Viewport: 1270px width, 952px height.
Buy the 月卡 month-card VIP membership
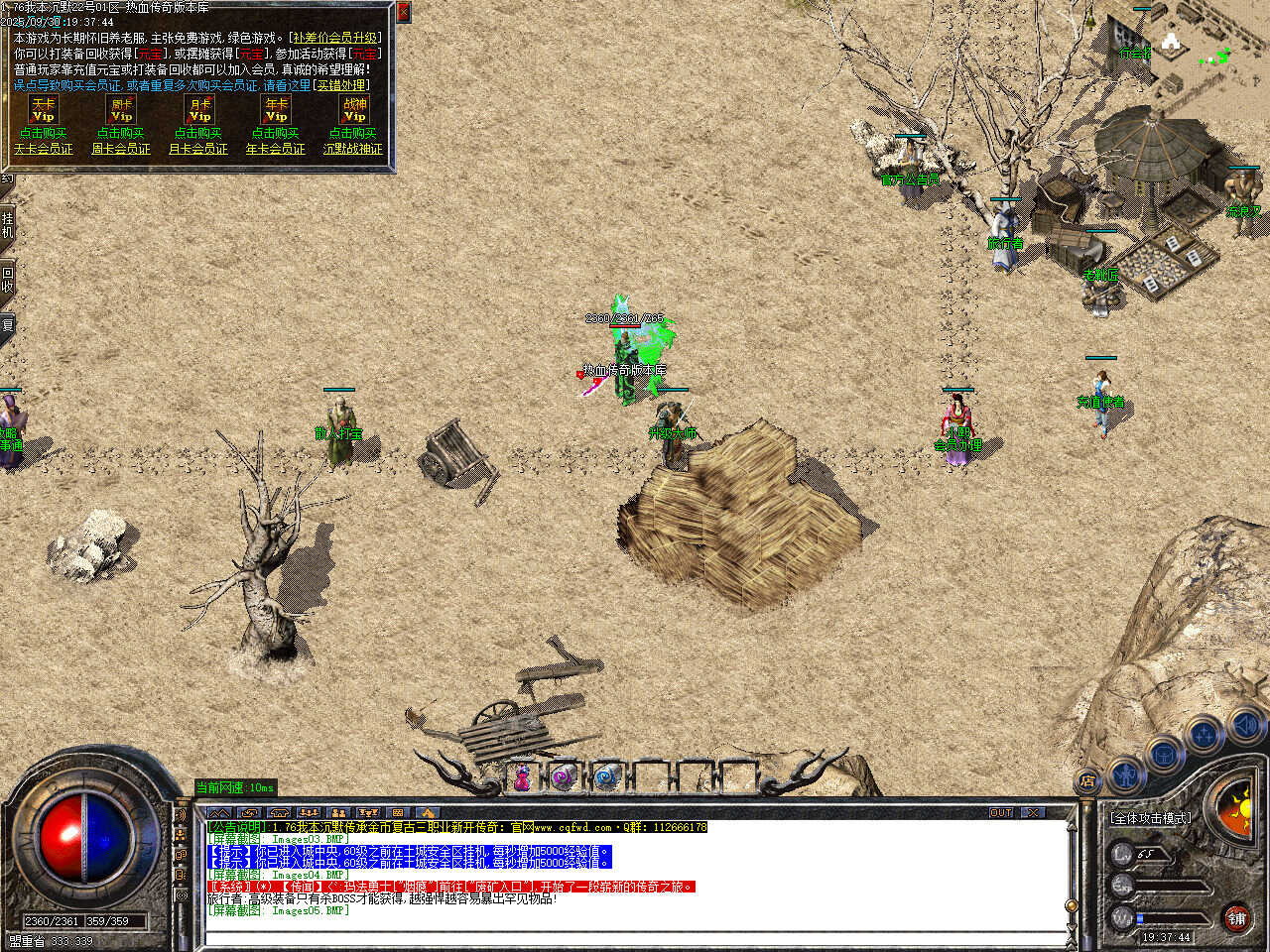coord(198,133)
